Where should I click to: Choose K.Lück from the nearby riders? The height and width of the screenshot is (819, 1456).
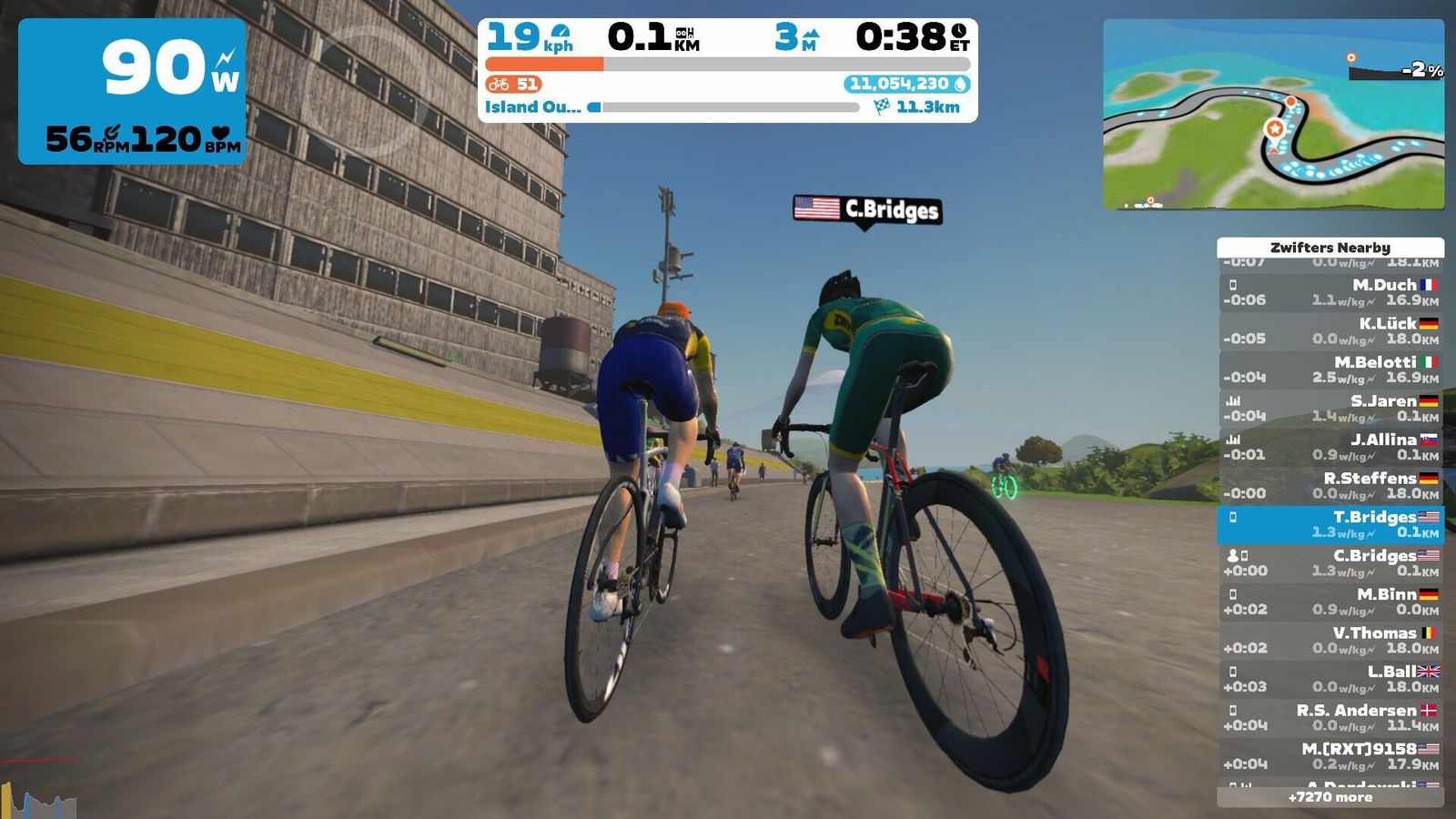point(1330,330)
